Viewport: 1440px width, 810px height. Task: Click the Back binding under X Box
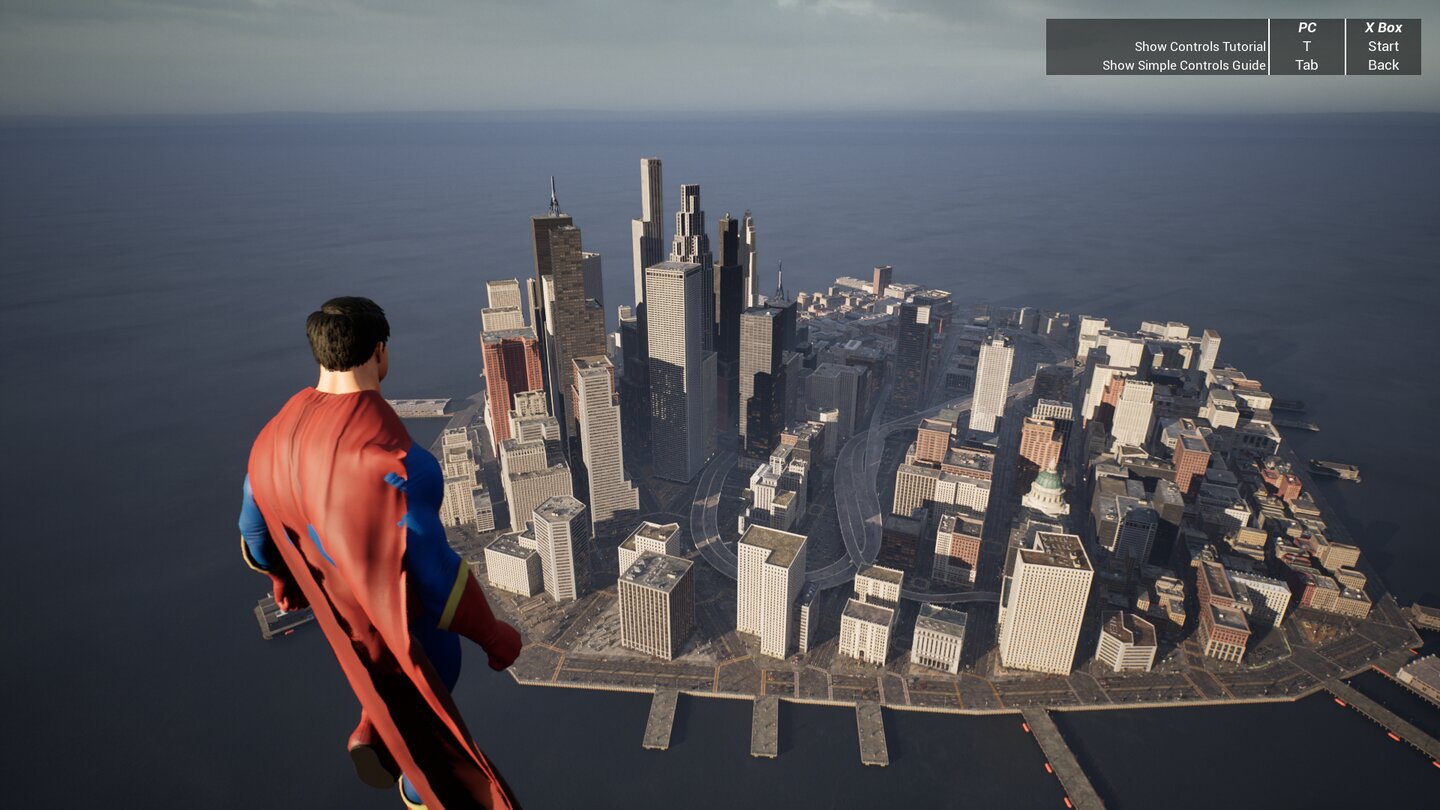[1383, 65]
